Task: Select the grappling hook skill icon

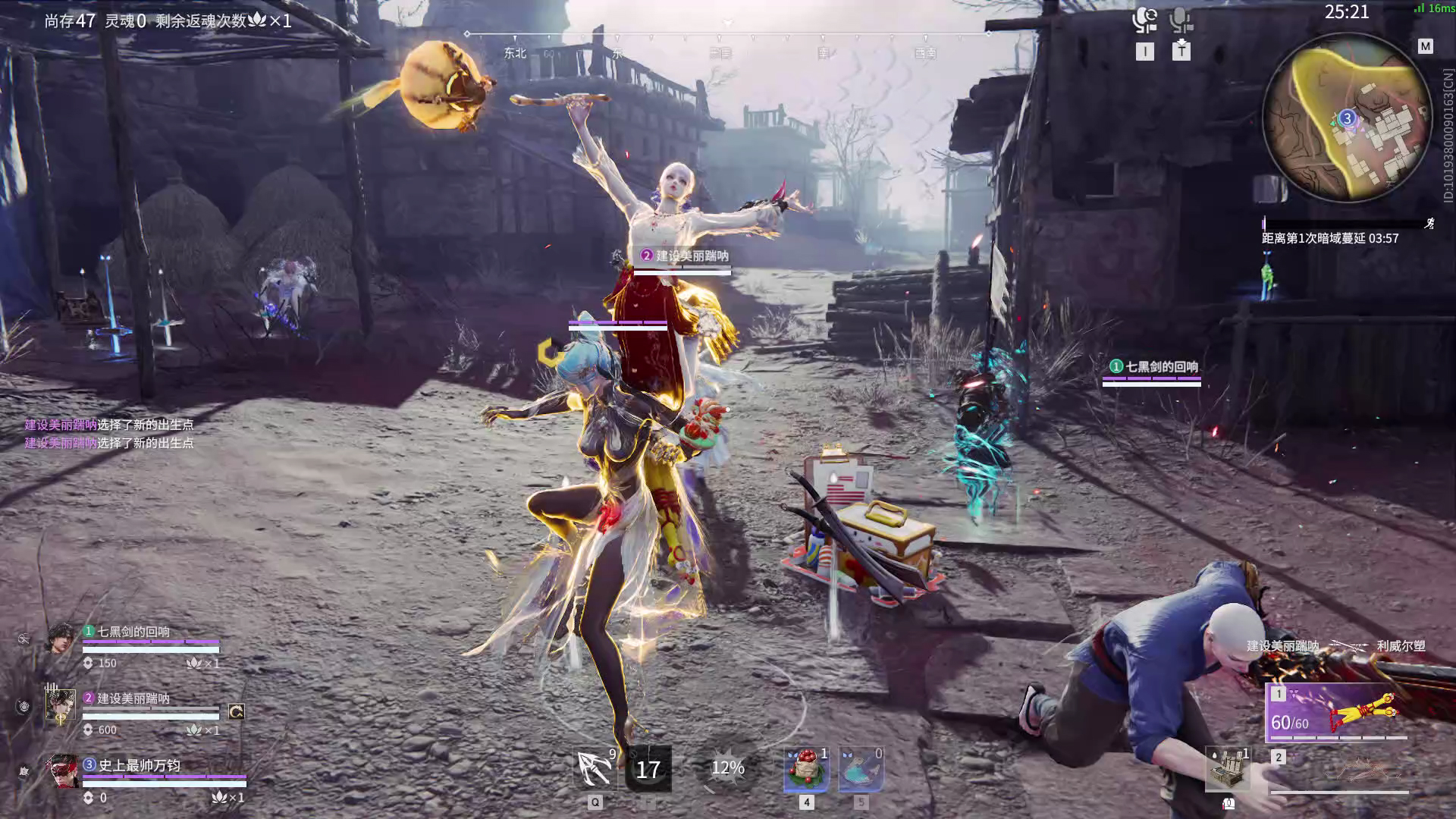Action: point(596,769)
